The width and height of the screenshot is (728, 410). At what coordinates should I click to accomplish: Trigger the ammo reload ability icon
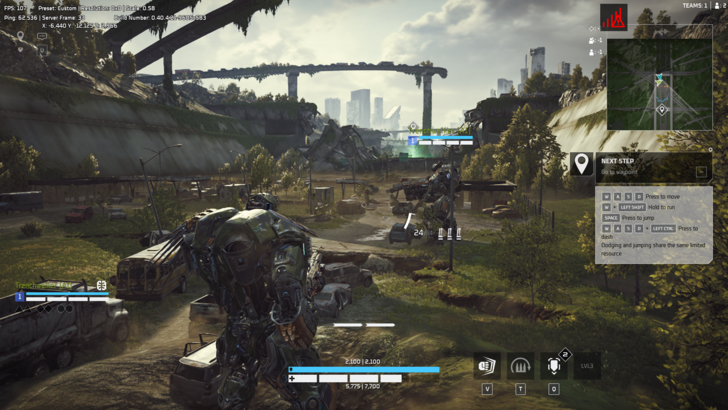click(x=520, y=365)
